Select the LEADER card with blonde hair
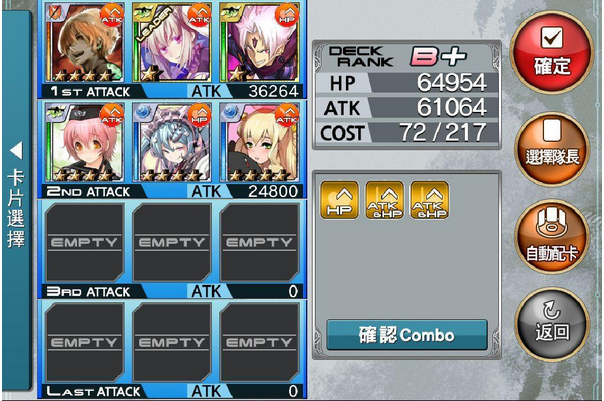604x401 pixels. pyautogui.click(x=173, y=43)
